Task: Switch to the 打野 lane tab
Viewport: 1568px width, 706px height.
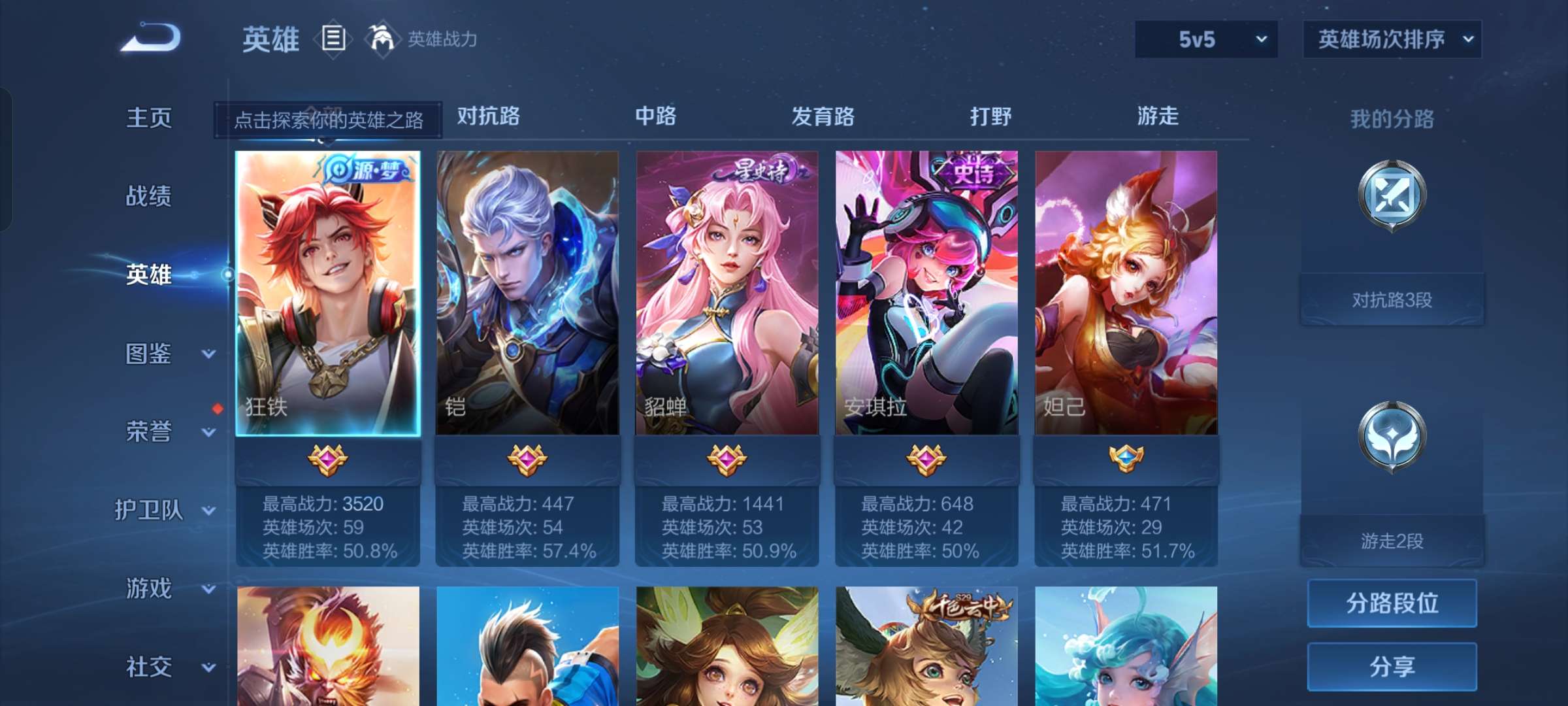Action: 991,116
